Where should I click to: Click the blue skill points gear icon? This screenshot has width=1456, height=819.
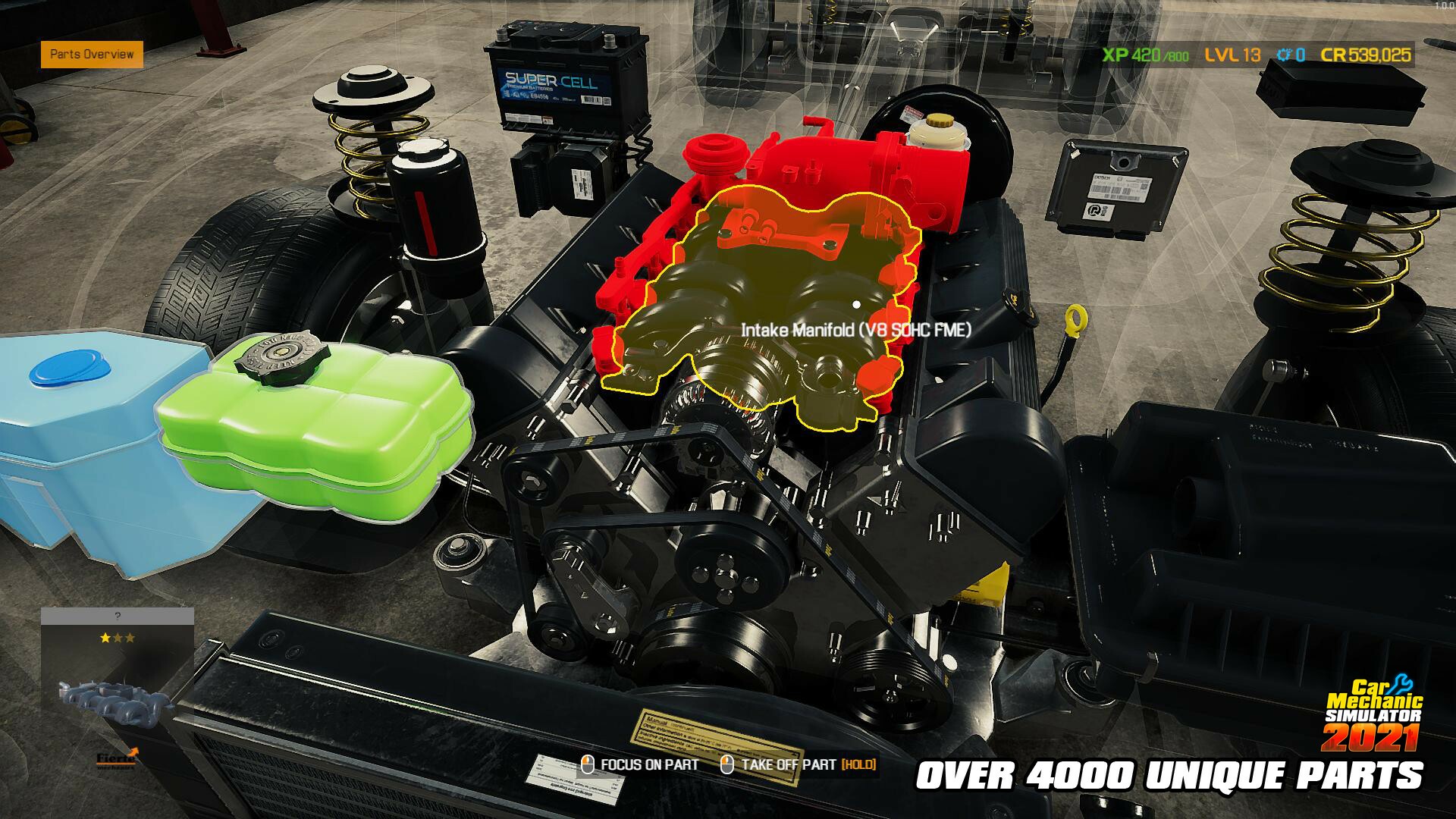(1283, 55)
